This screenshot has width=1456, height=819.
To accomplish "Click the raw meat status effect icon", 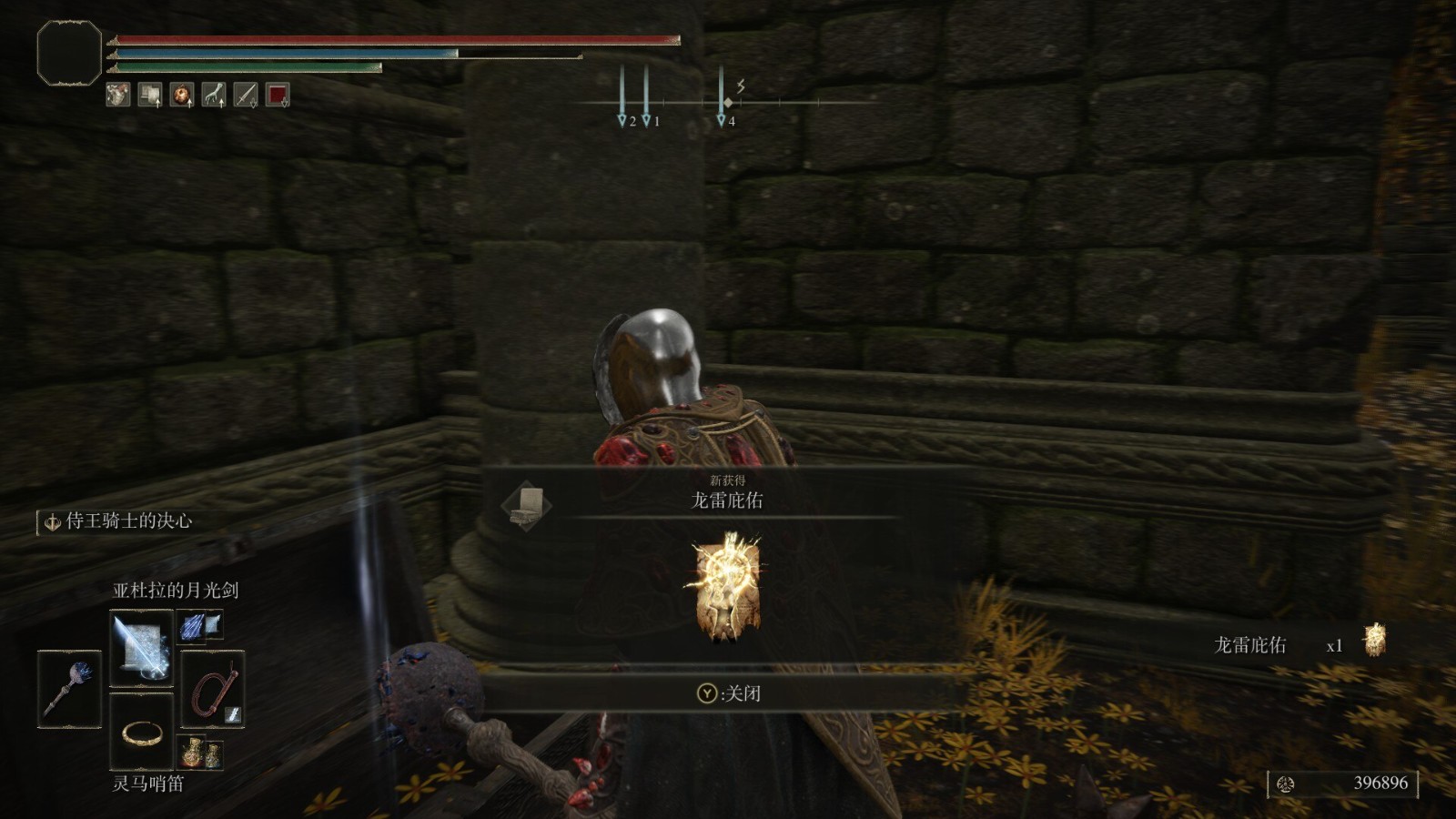I will [117, 94].
